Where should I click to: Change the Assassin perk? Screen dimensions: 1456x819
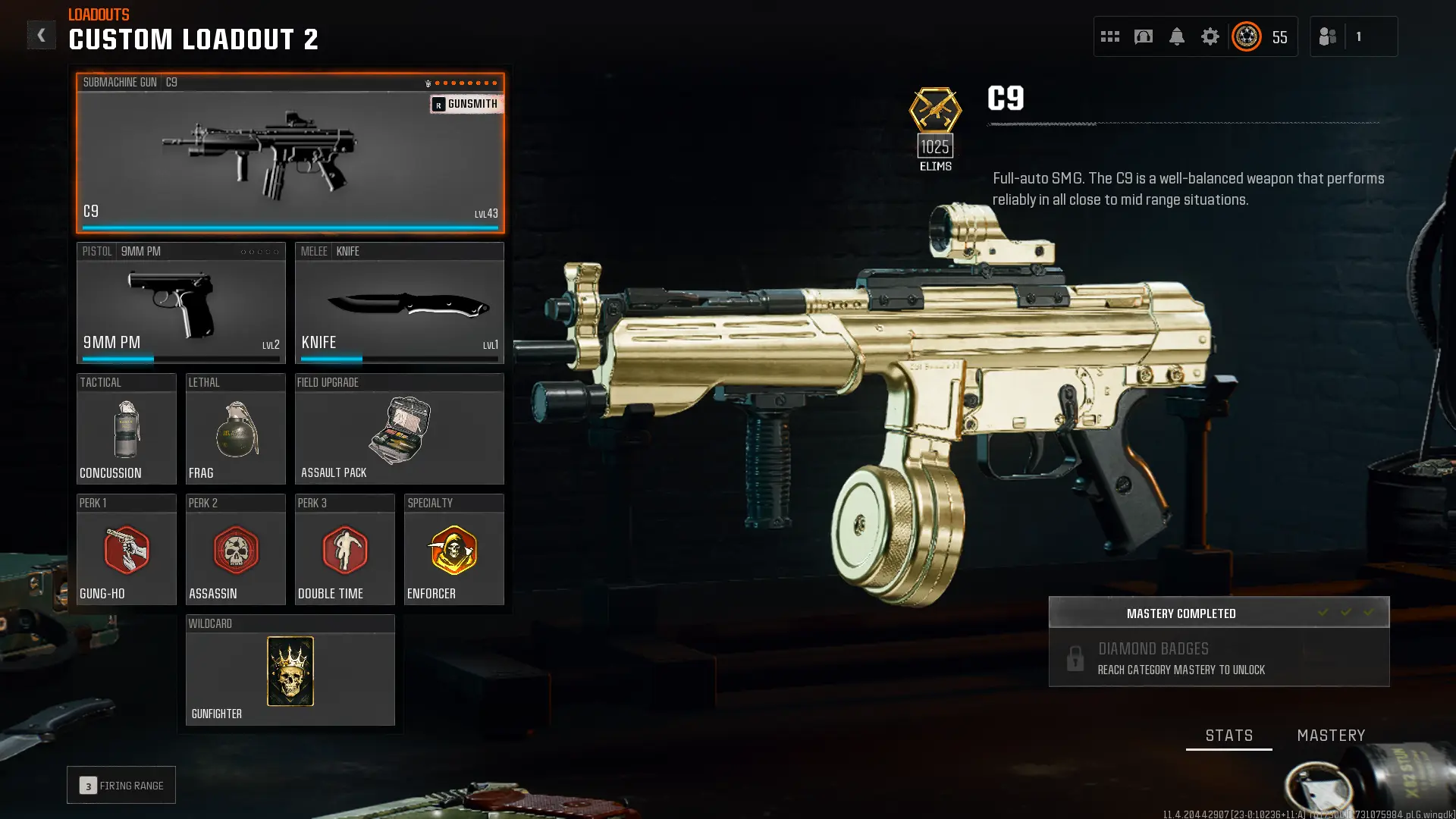click(235, 550)
